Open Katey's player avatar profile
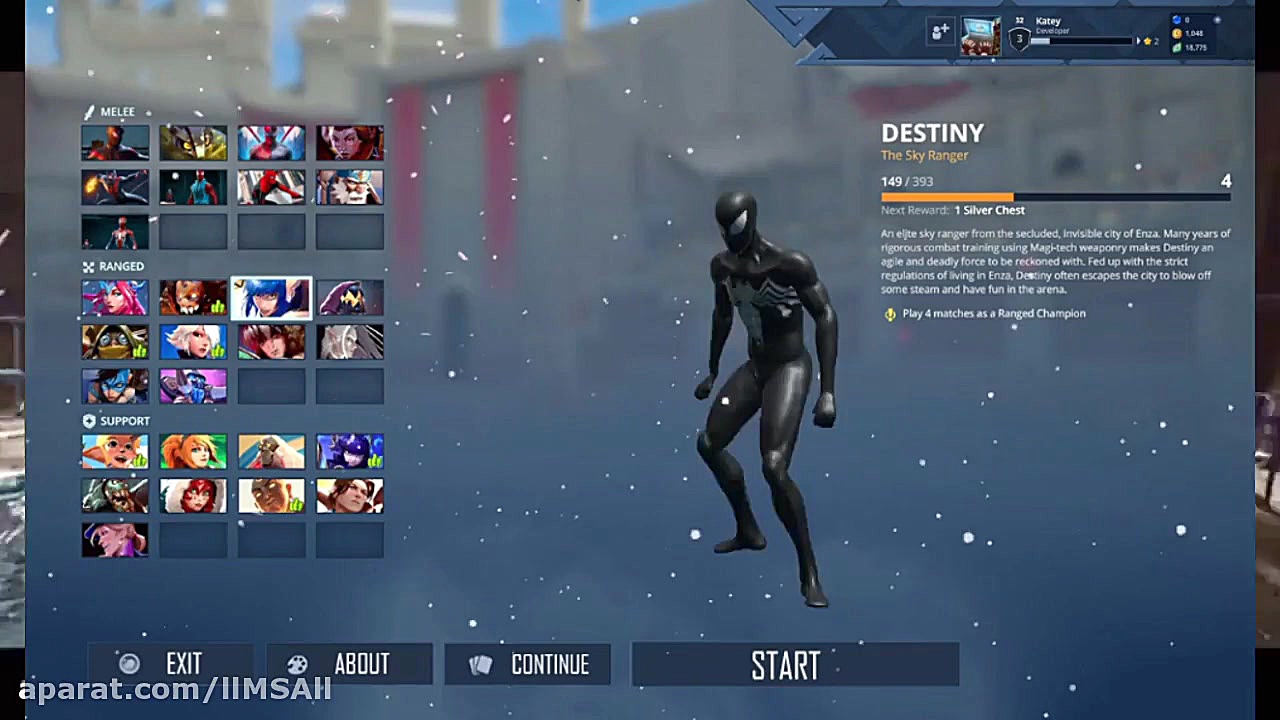 click(x=980, y=36)
